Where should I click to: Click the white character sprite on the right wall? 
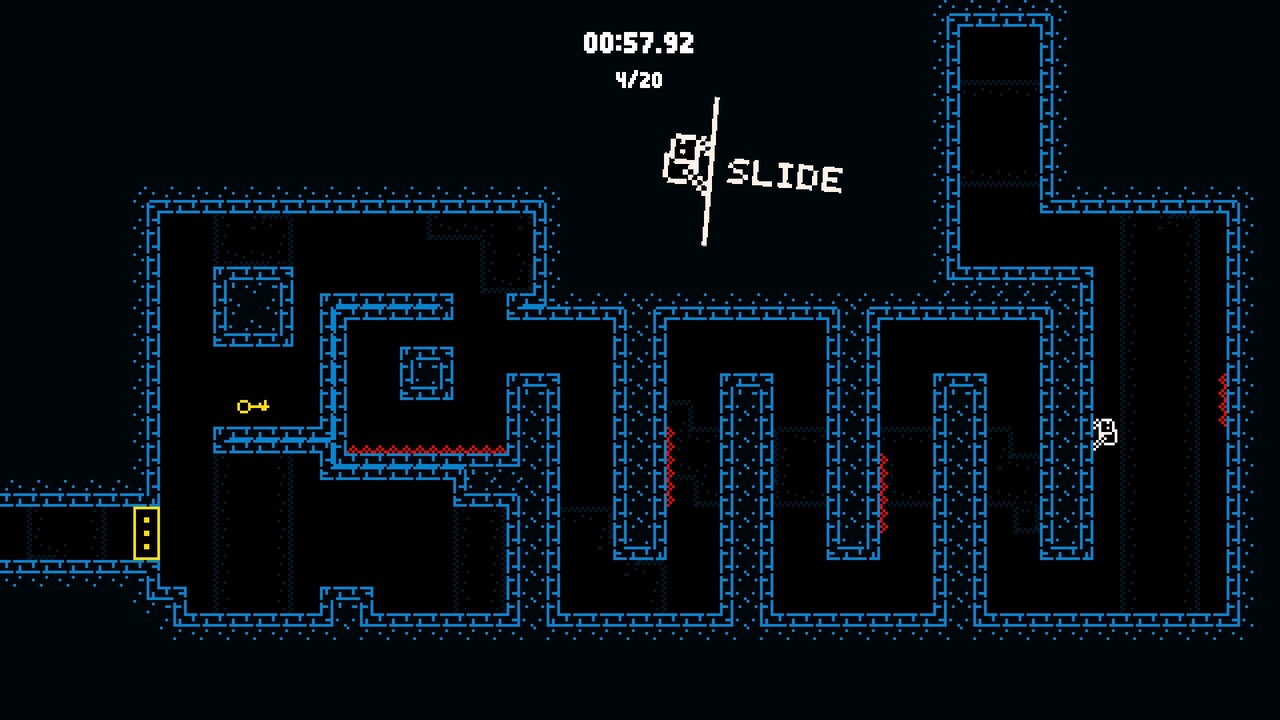[x=1104, y=432]
